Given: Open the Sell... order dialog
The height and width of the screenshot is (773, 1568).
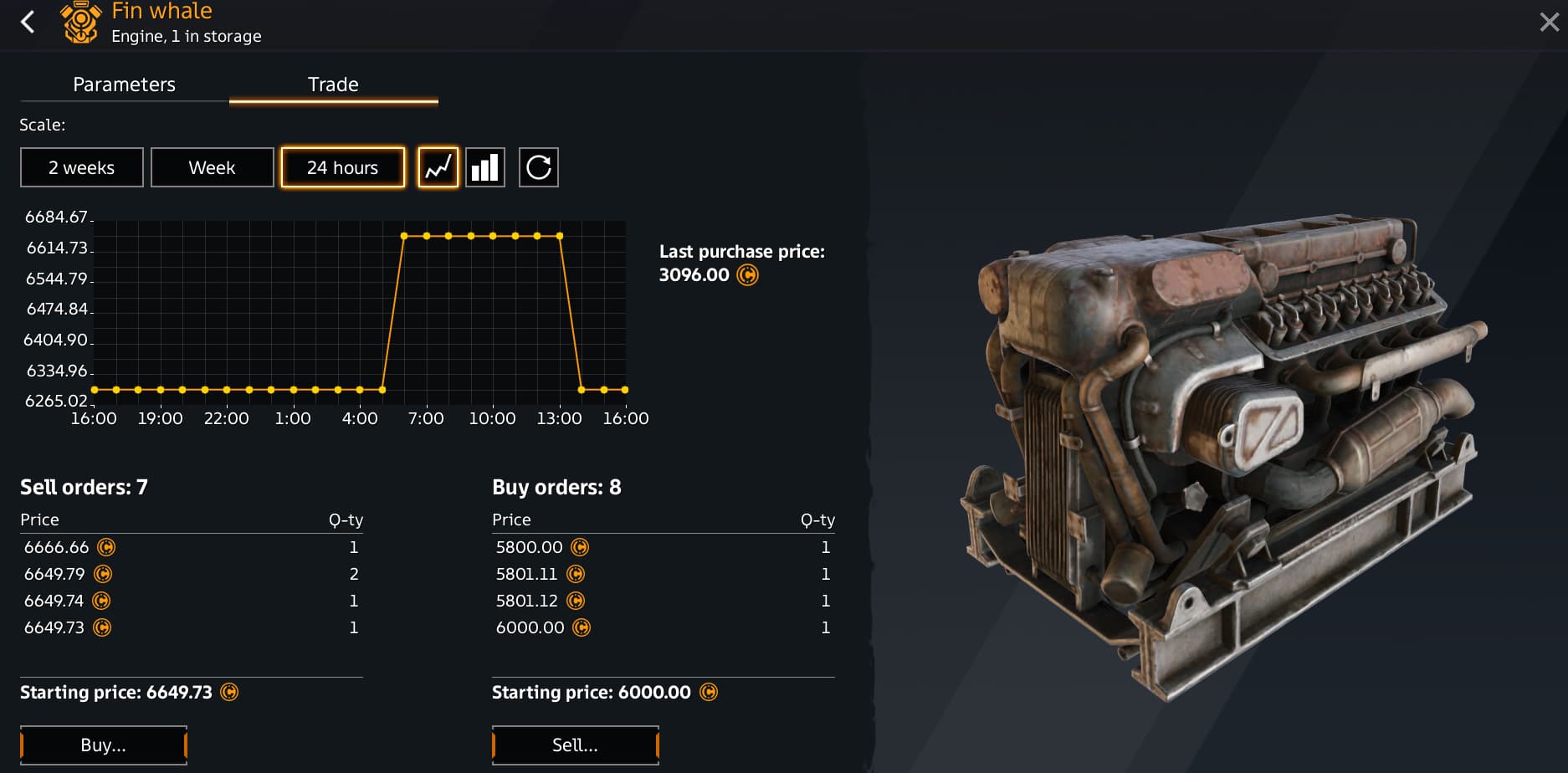Looking at the screenshot, I should [x=575, y=745].
